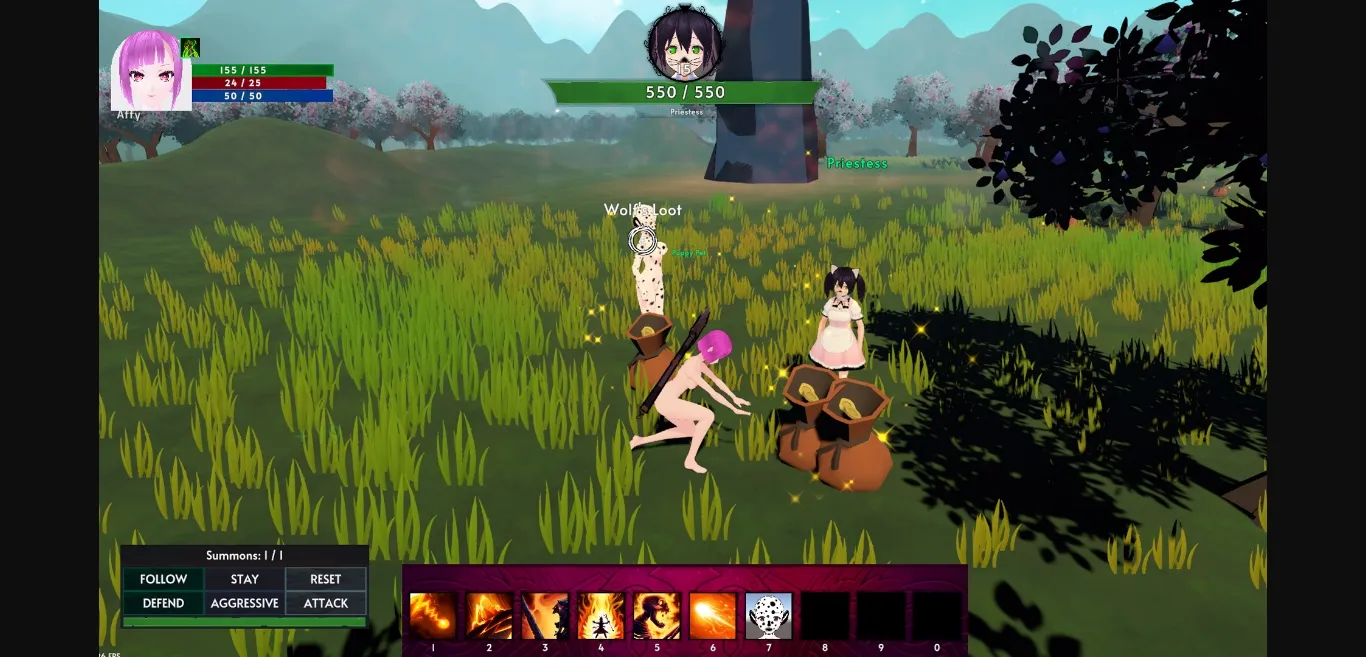This screenshot has width=1366, height=657.
Task: Click the summon Reset button
Action: (x=326, y=579)
